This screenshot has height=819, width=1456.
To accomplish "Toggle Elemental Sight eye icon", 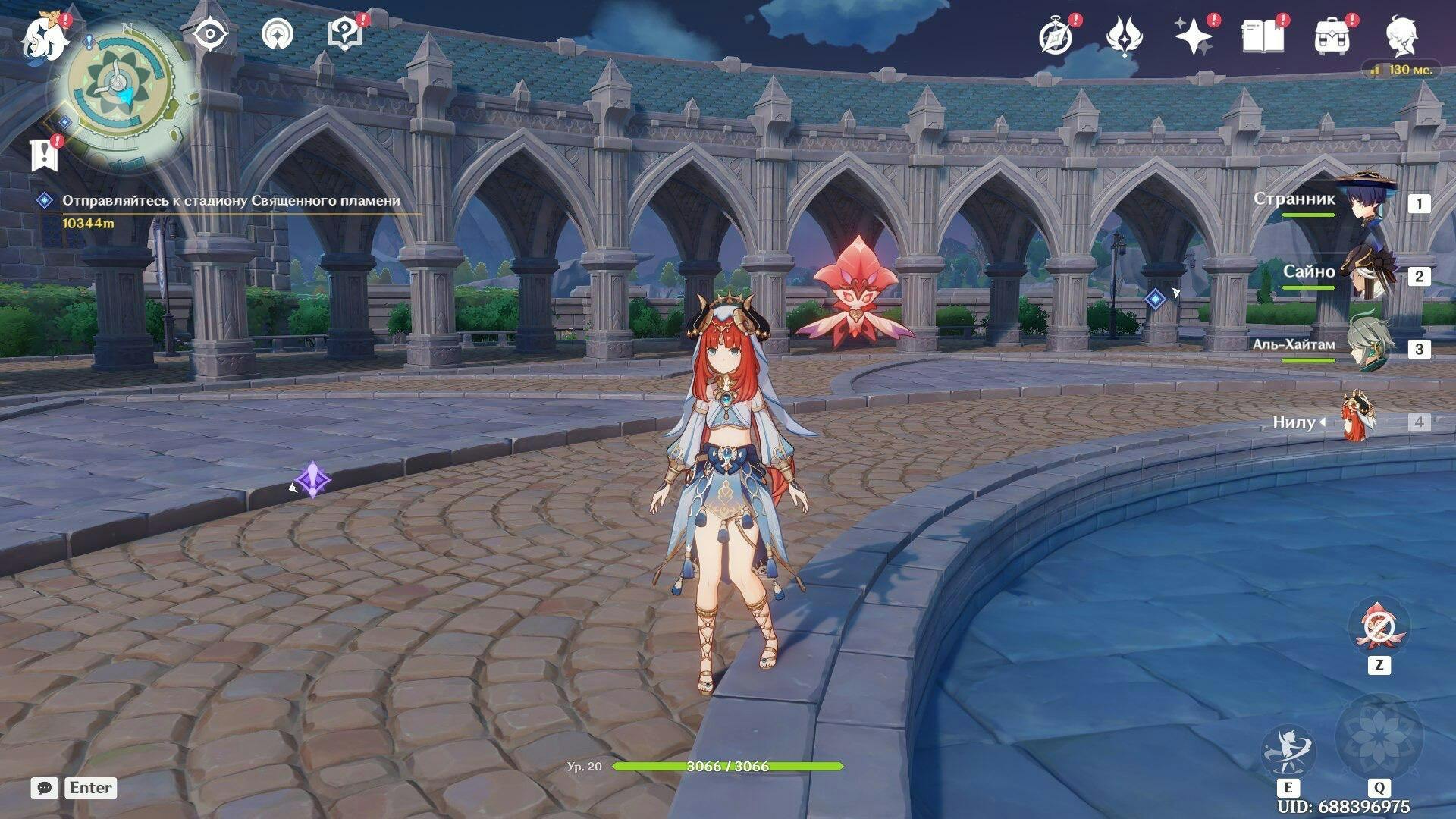I will point(210,35).
